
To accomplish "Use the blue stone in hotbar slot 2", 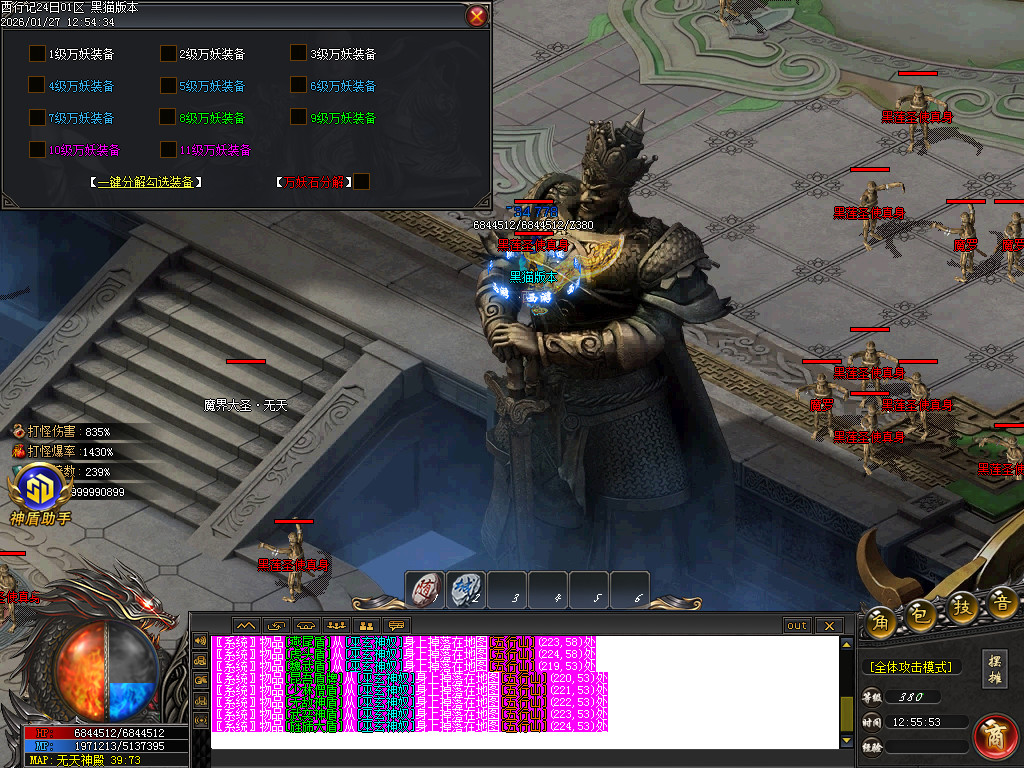I will click(466, 590).
